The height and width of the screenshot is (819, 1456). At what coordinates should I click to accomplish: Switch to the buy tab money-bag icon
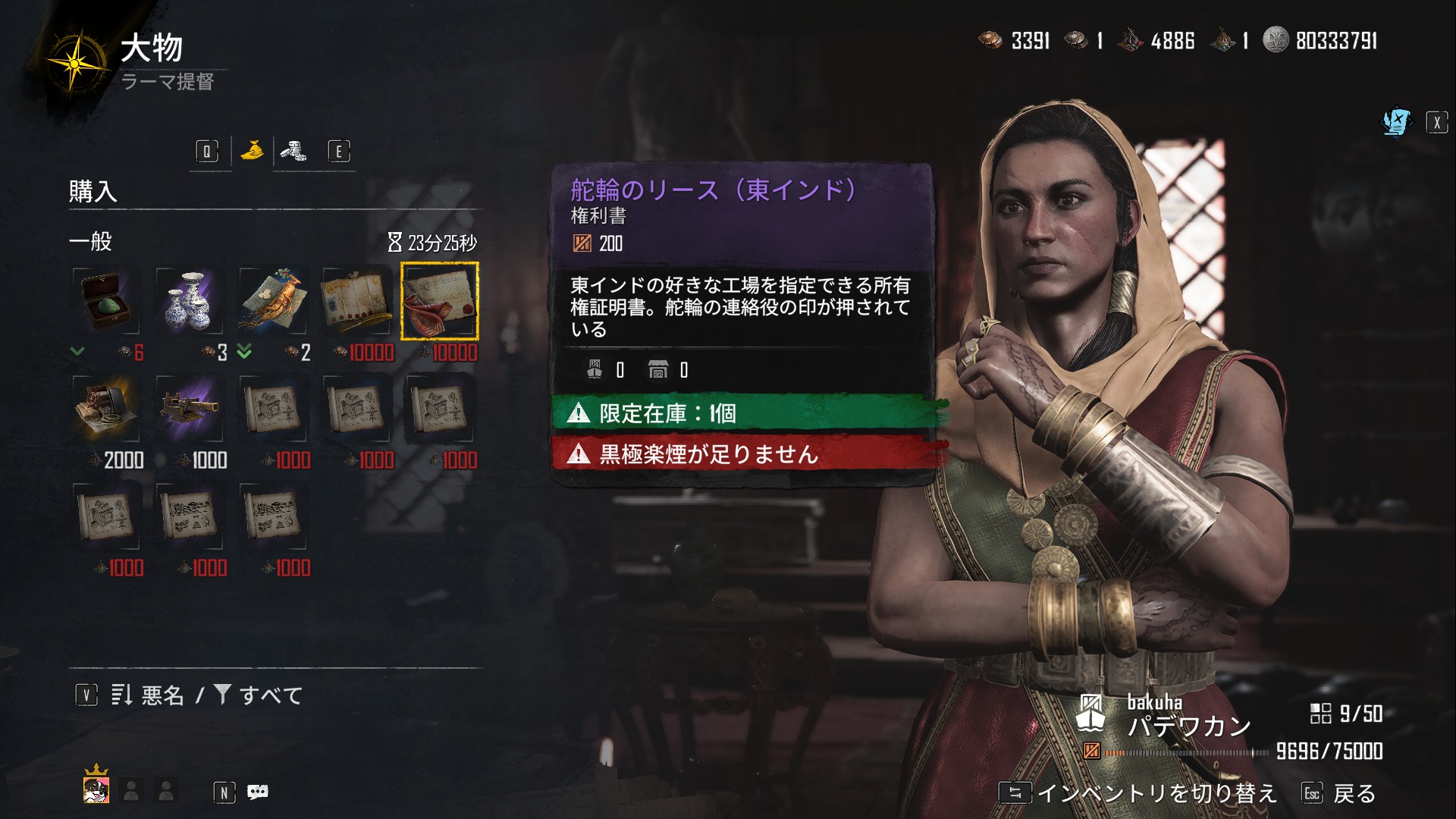(252, 151)
